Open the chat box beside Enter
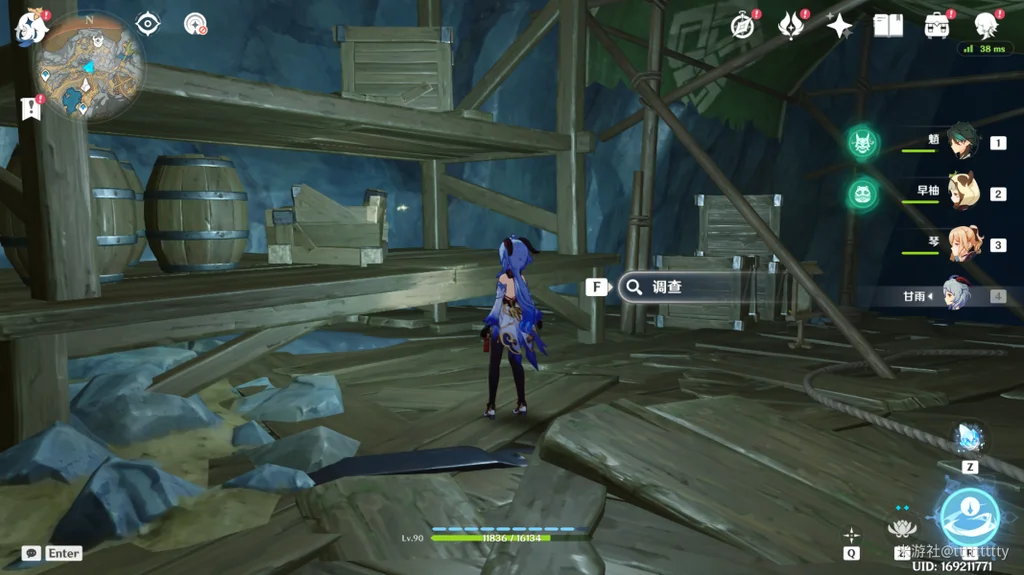Viewport: 1024px width, 575px height. pos(31,553)
